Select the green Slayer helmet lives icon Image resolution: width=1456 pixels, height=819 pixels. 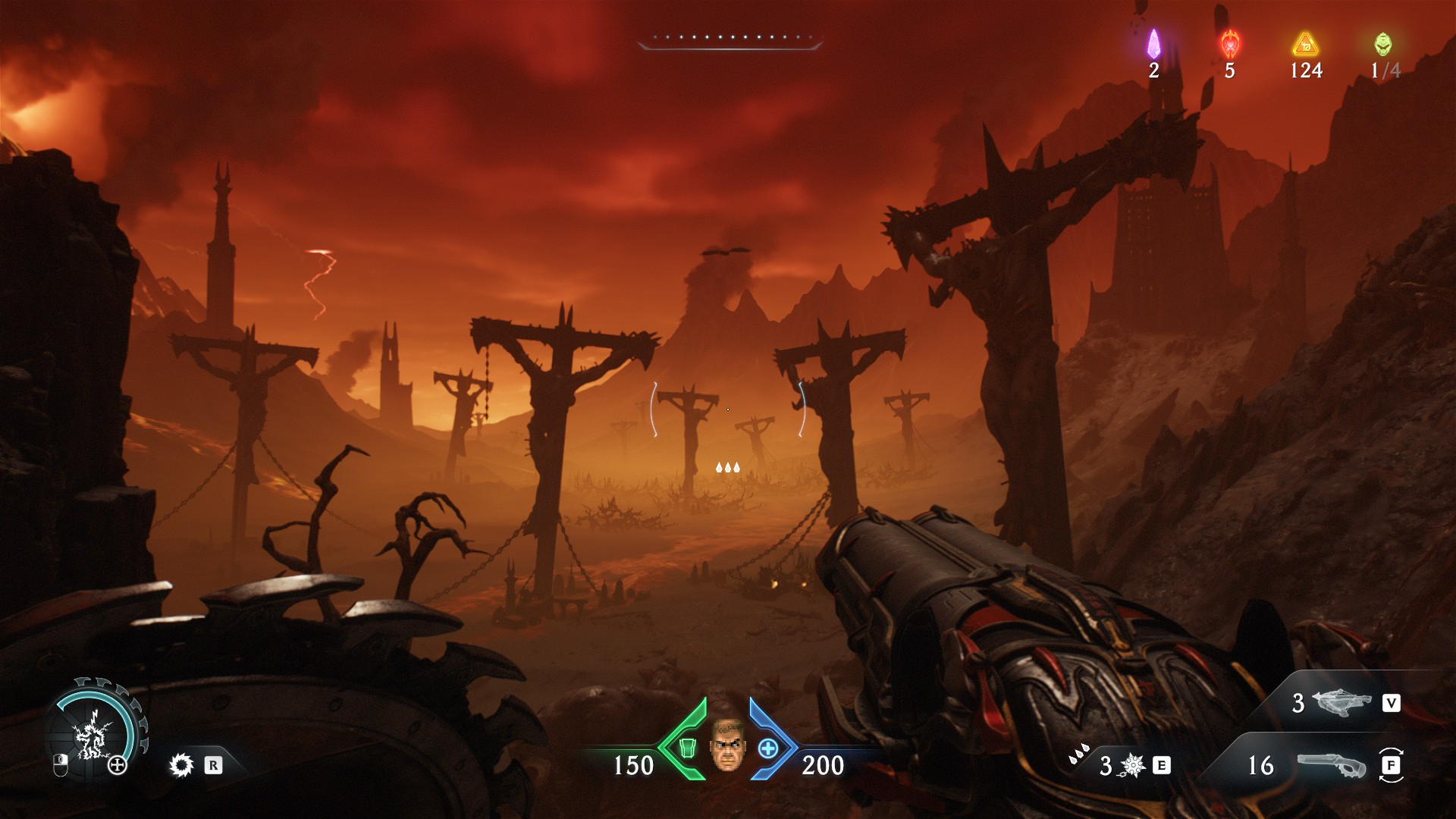pyautogui.click(x=1383, y=44)
